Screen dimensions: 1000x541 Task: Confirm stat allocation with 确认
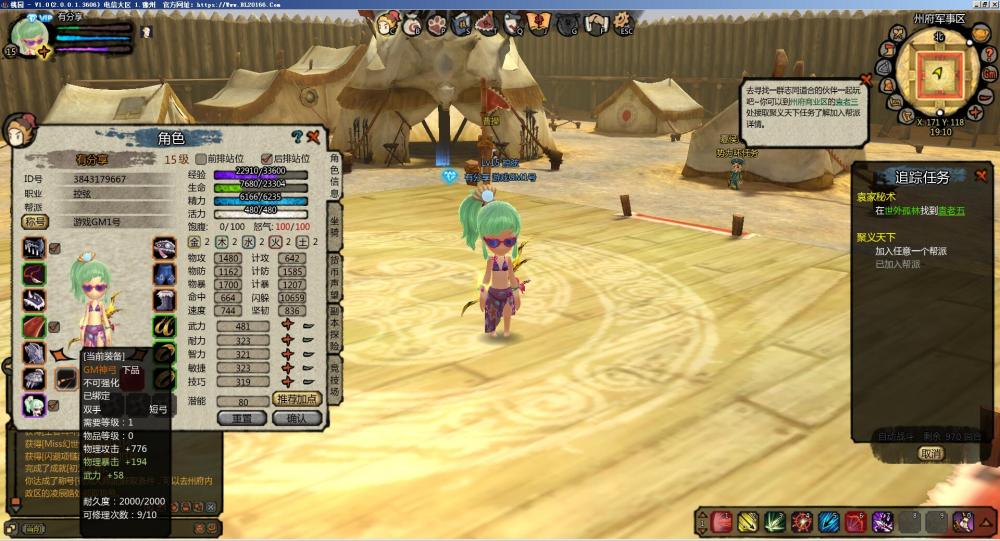tap(297, 418)
